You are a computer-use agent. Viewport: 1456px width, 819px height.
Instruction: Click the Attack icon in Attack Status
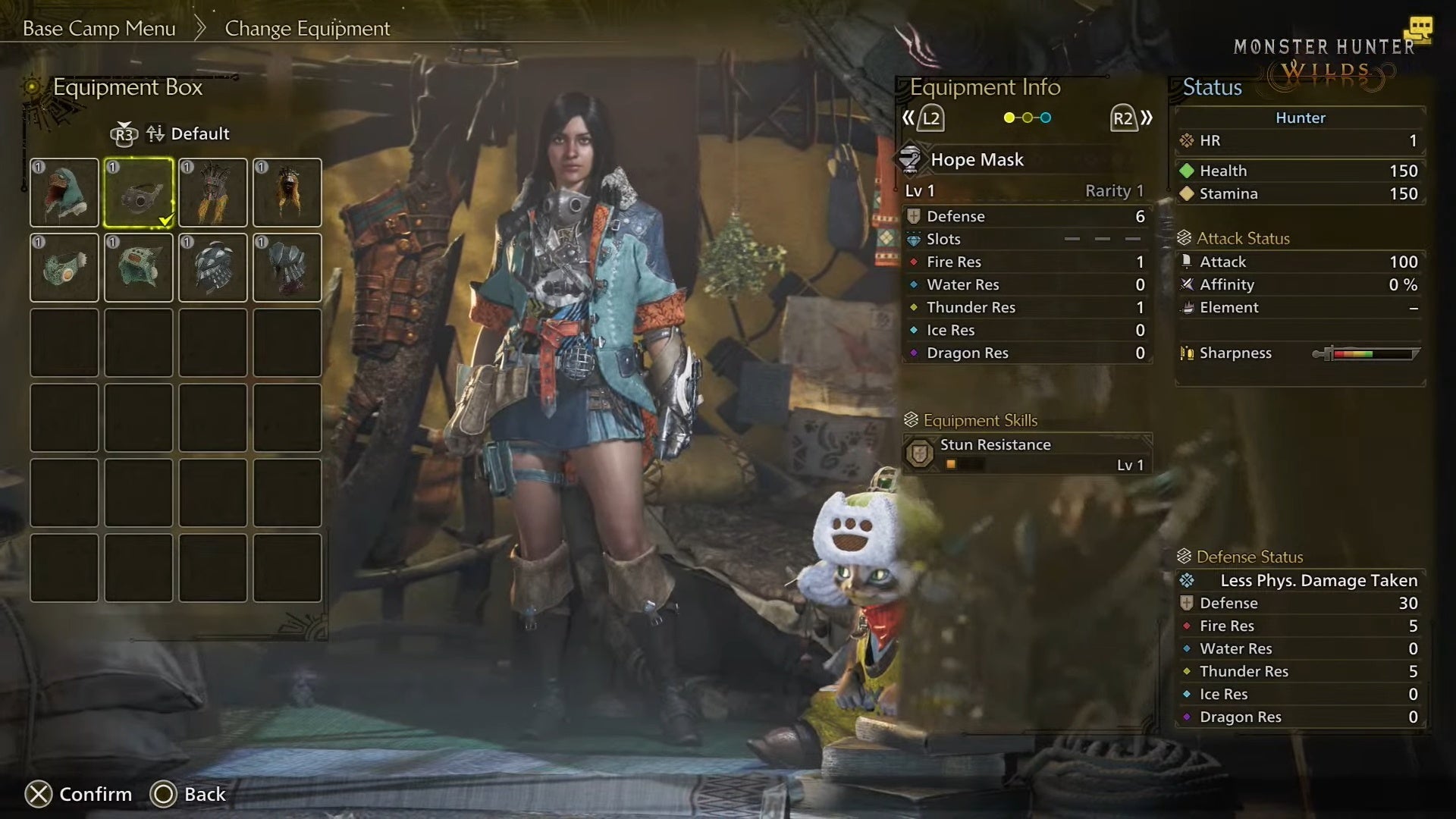tap(1185, 261)
